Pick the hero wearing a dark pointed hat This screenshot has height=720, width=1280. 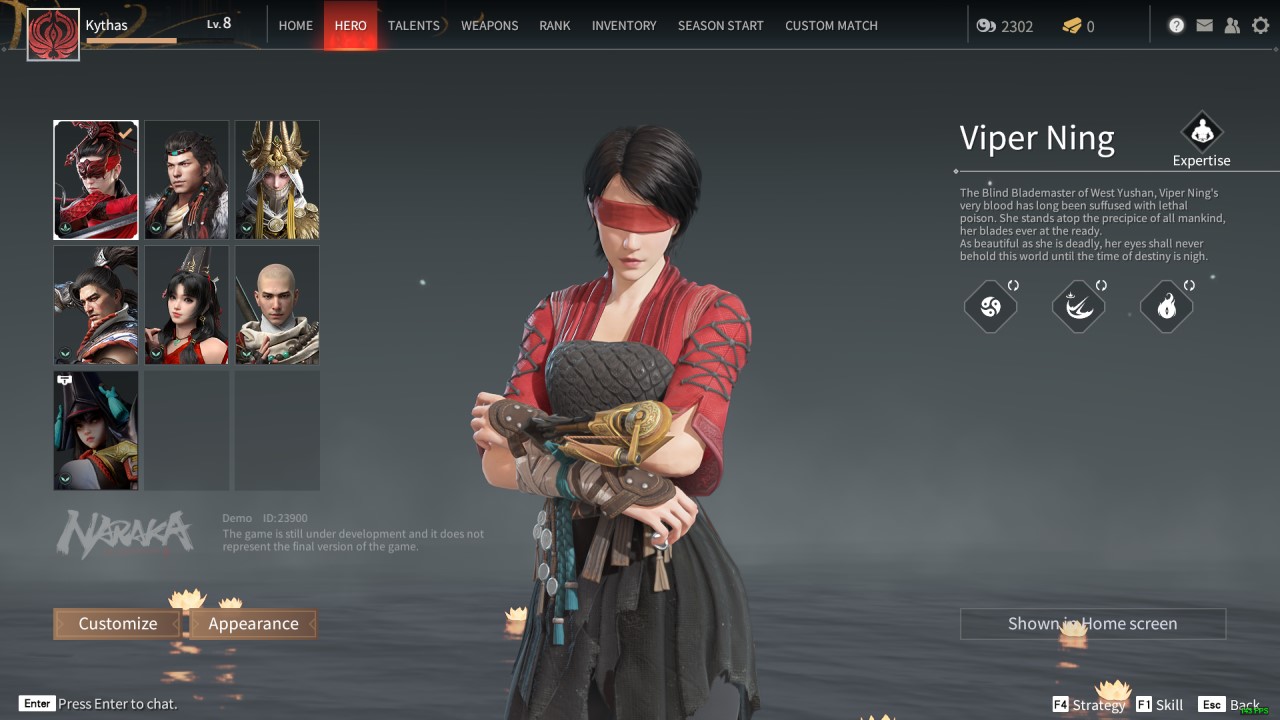tap(96, 430)
